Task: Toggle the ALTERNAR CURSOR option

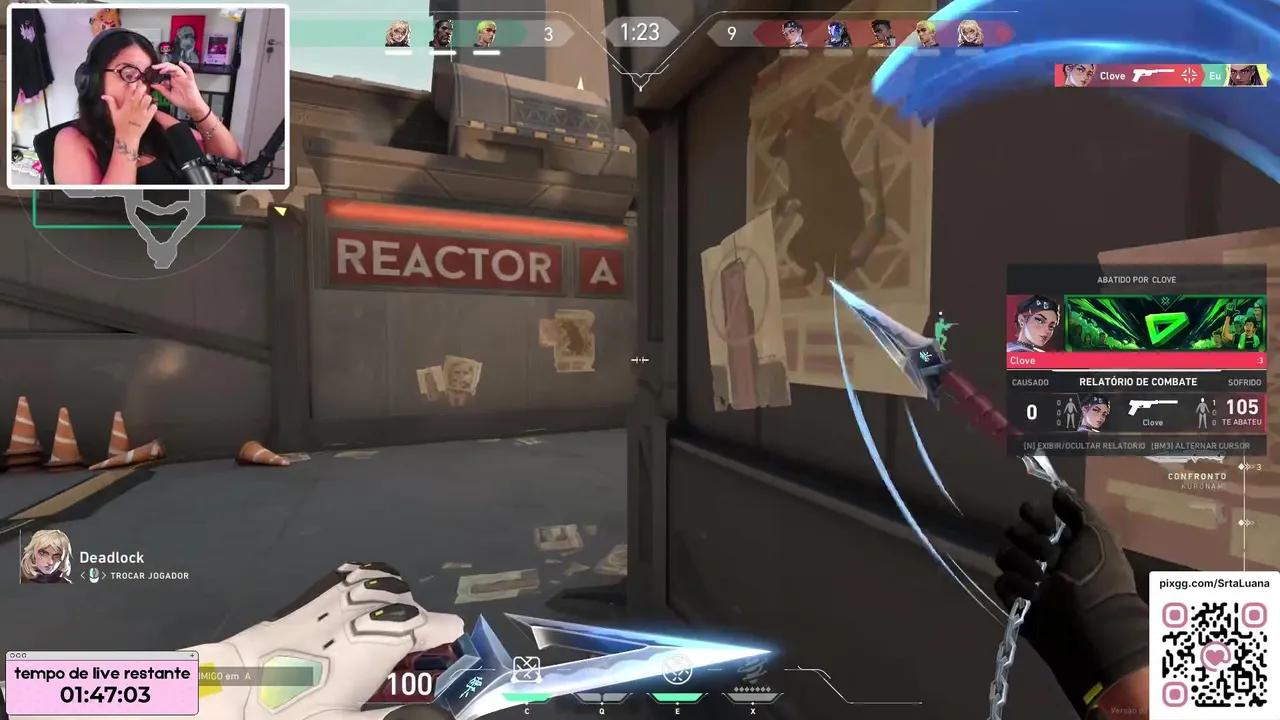Action: [x=1200, y=445]
